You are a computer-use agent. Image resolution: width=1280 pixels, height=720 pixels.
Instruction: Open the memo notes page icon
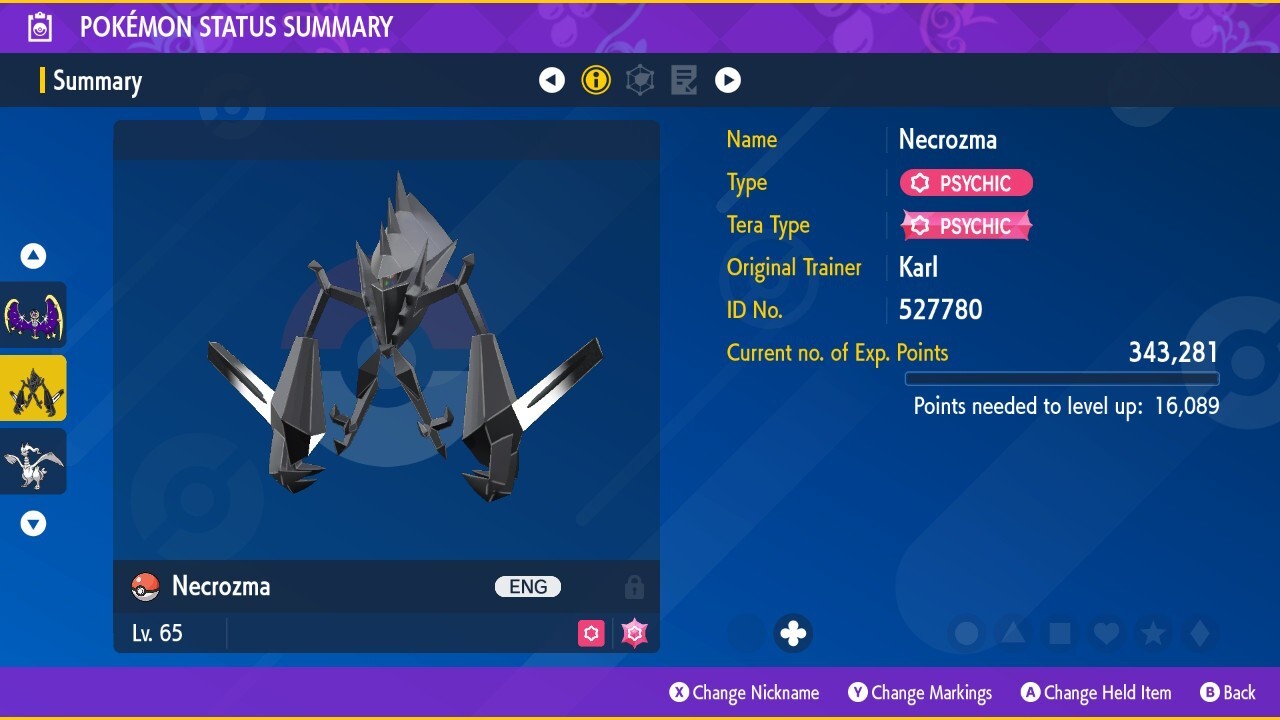click(x=683, y=80)
